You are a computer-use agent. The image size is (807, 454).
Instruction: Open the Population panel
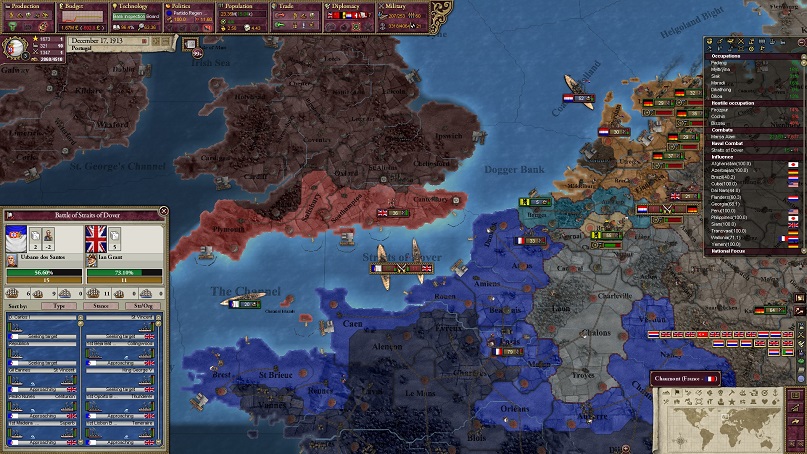pyautogui.click(x=239, y=6)
